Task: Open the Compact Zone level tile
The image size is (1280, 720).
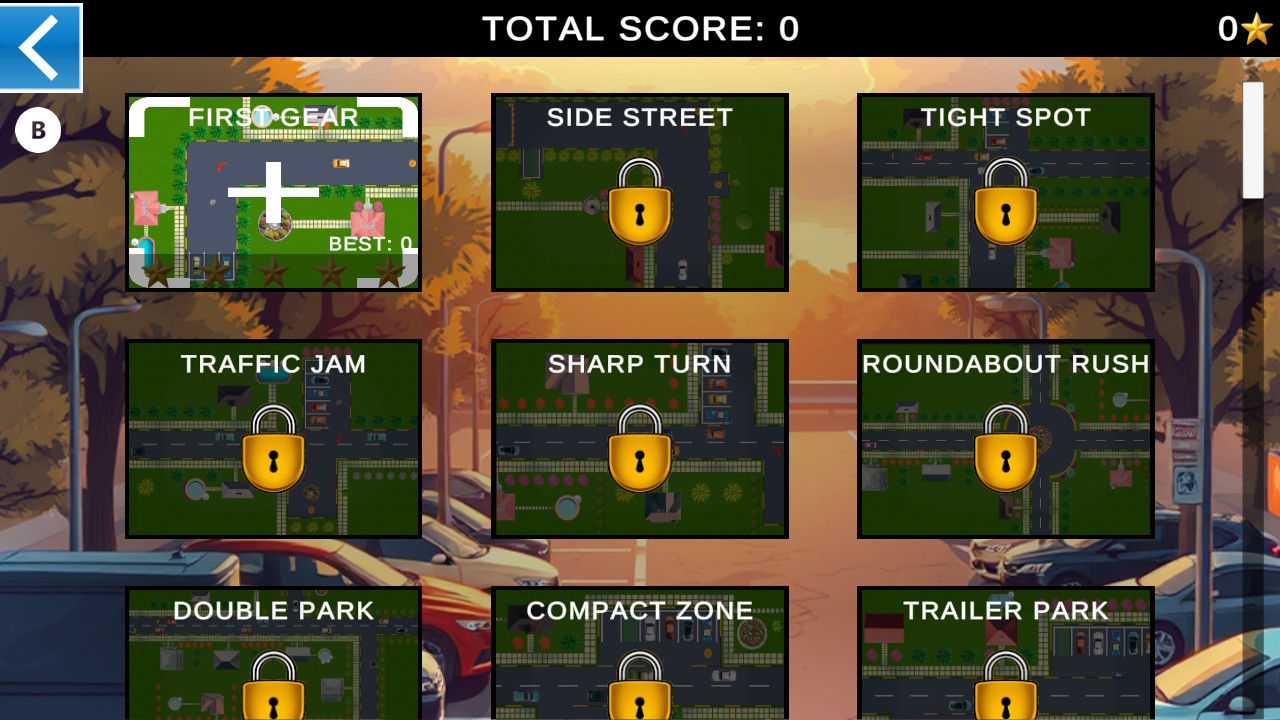Action: click(639, 653)
